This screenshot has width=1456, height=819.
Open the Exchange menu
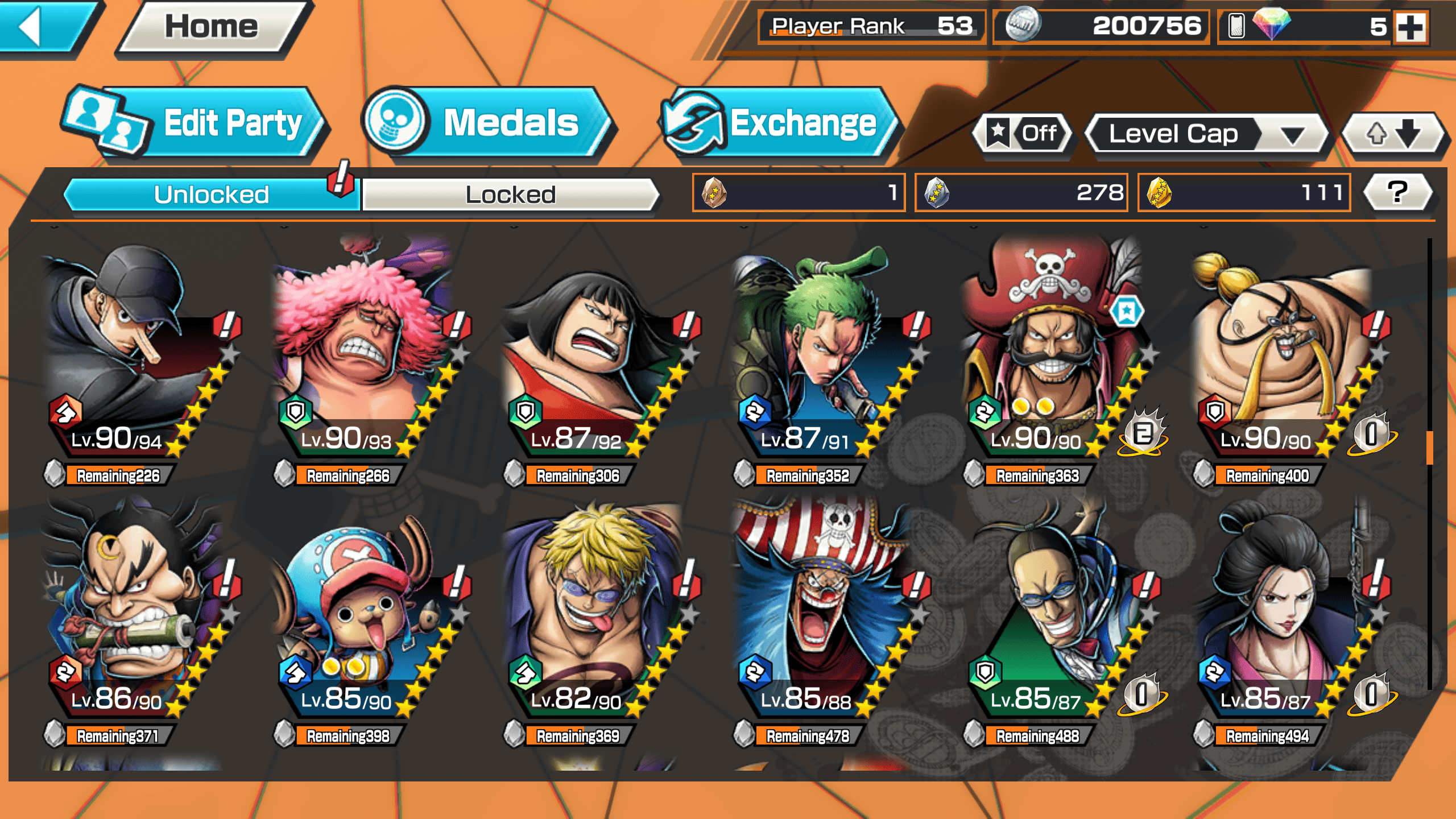click(779, 122)
